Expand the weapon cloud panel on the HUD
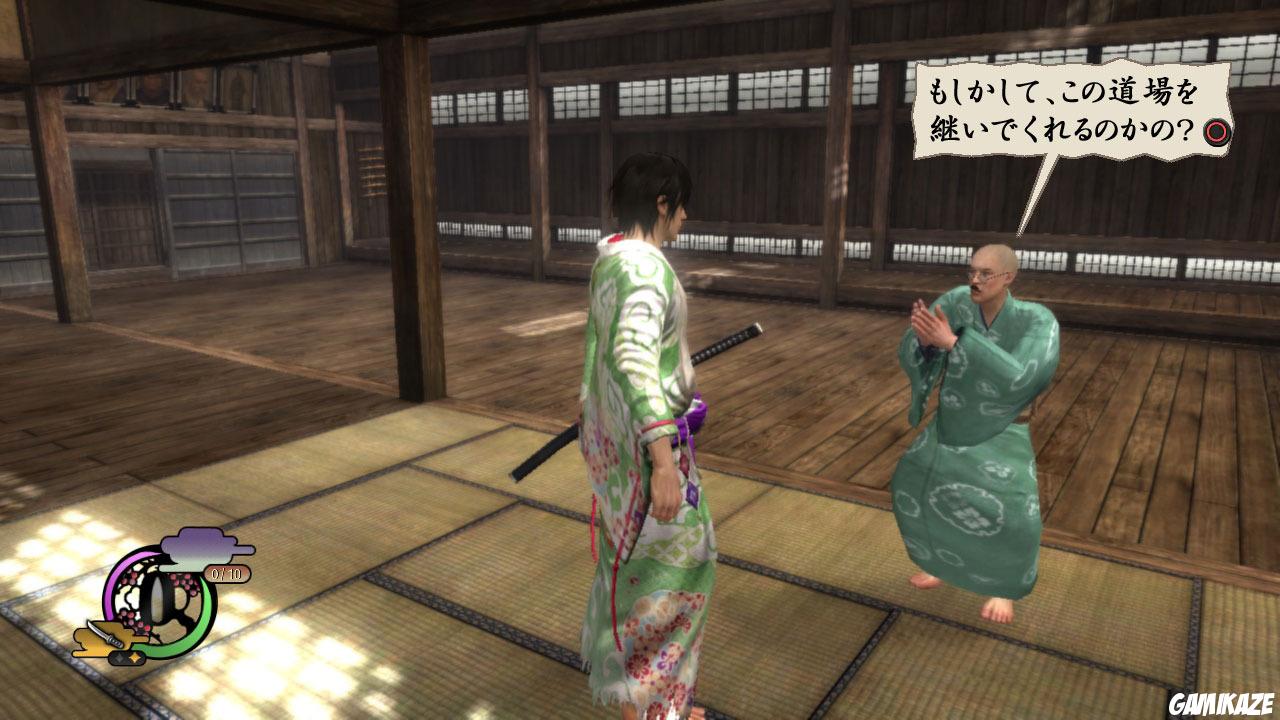Image resolution: width=1280 pixels, height=720 pixels. click(100, 638)
